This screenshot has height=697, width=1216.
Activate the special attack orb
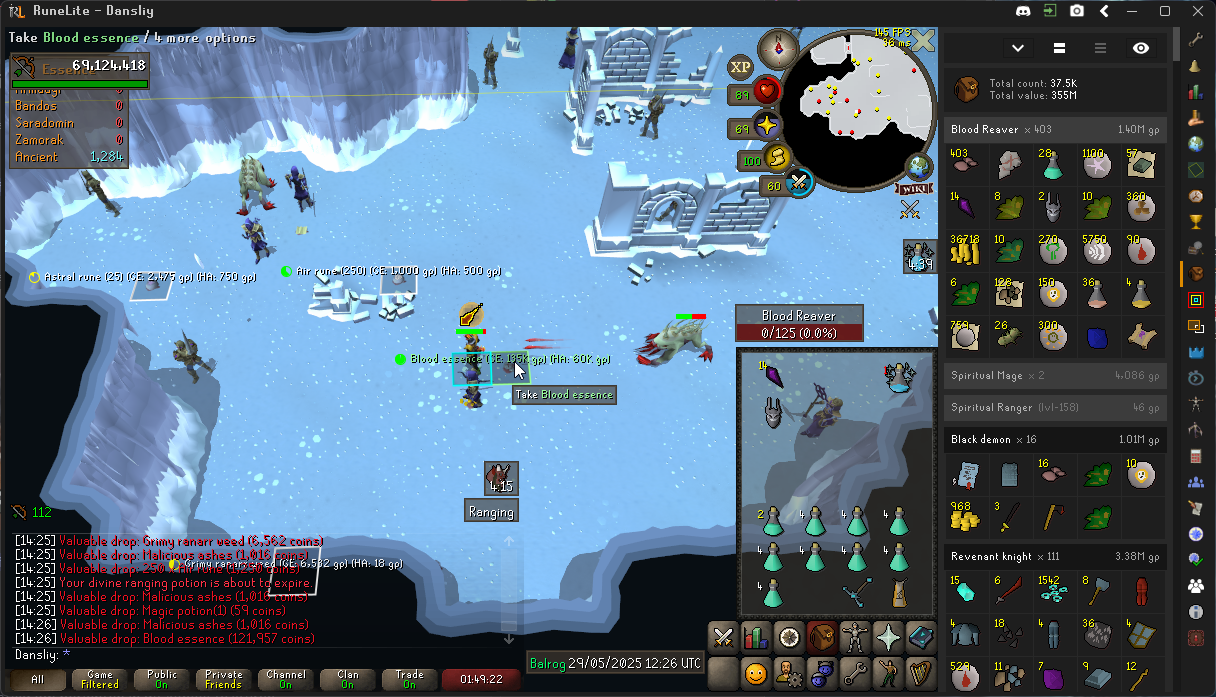[799, 183]
